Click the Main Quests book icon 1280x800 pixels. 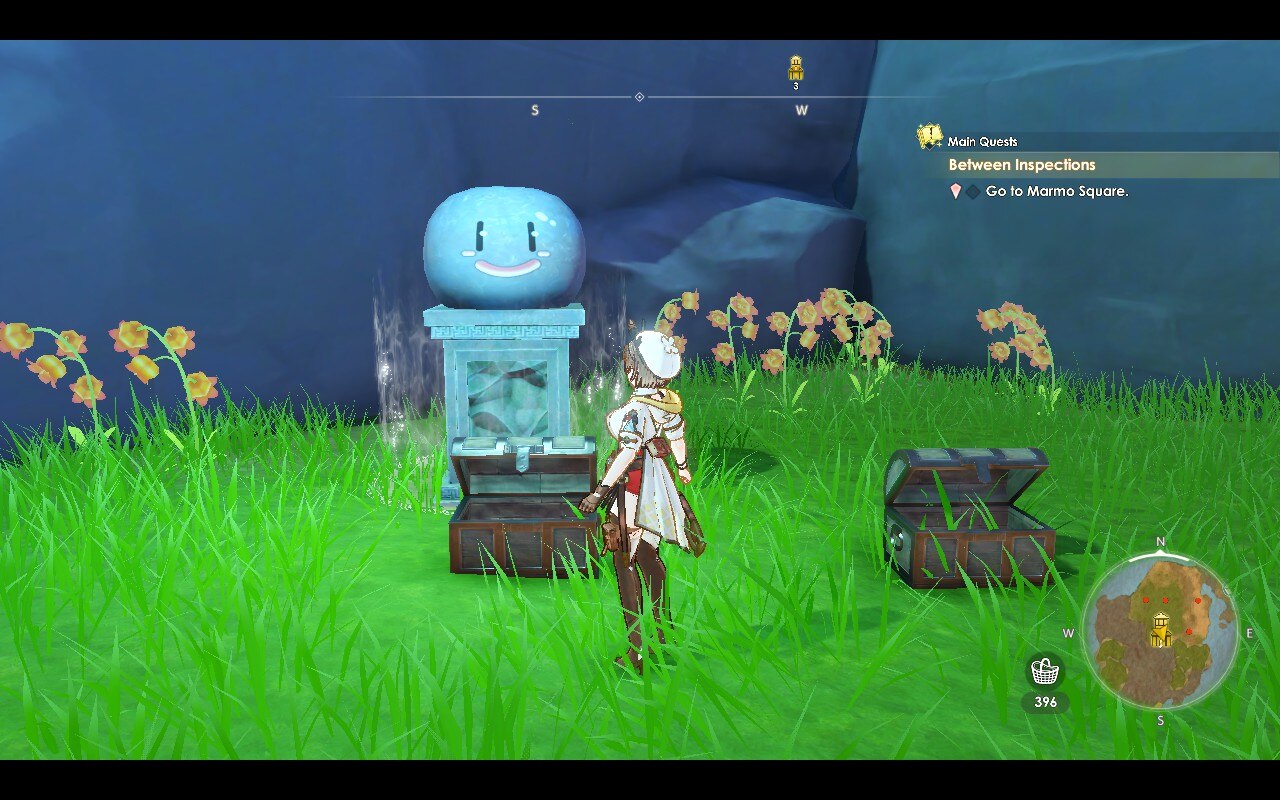[929, 137]
